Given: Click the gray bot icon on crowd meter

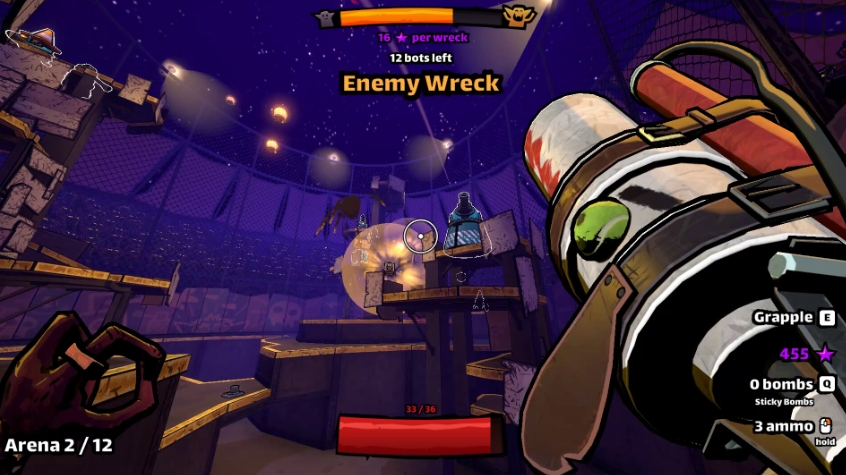Looking at the screenshot, I should click(x=326, y=18).
